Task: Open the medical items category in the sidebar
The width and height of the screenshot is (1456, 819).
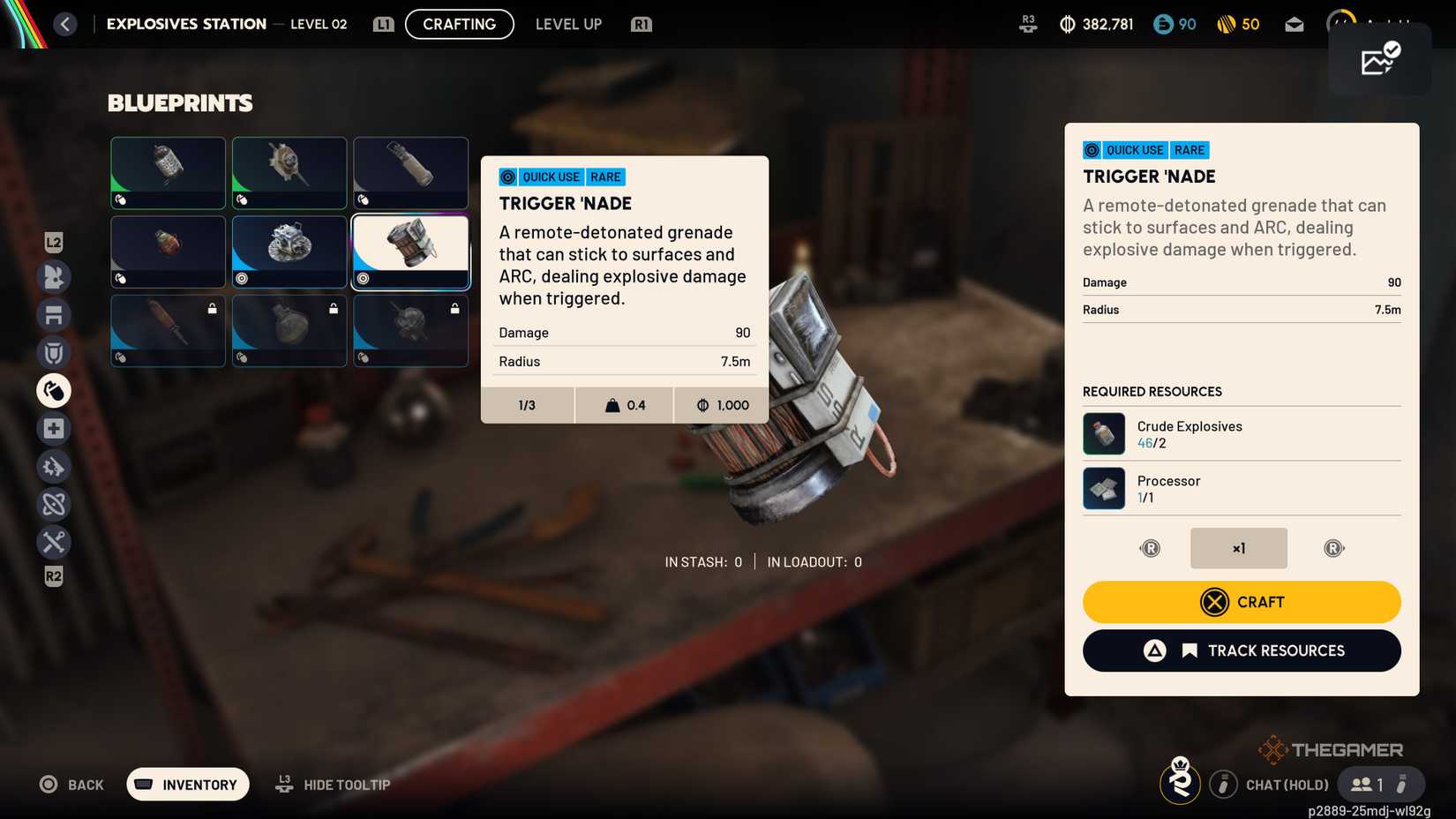Action: (53, 428)
